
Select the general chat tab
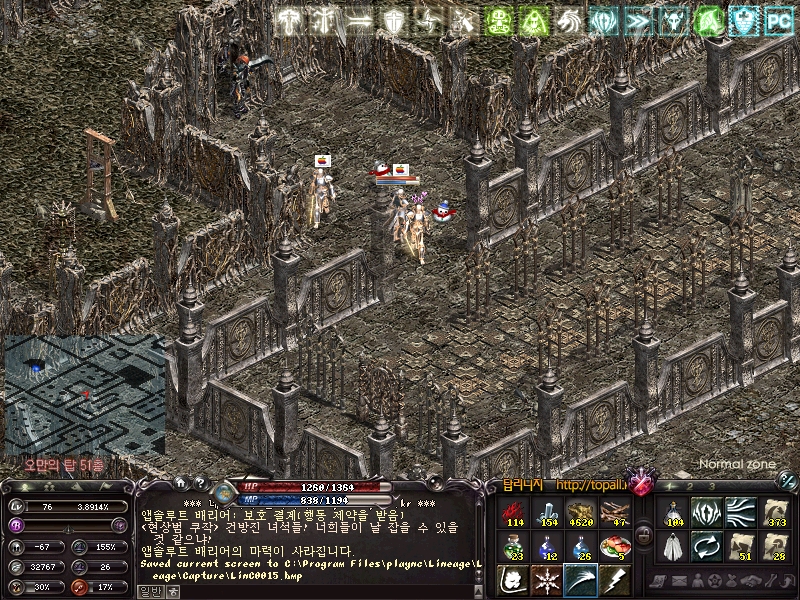(149, 591)
